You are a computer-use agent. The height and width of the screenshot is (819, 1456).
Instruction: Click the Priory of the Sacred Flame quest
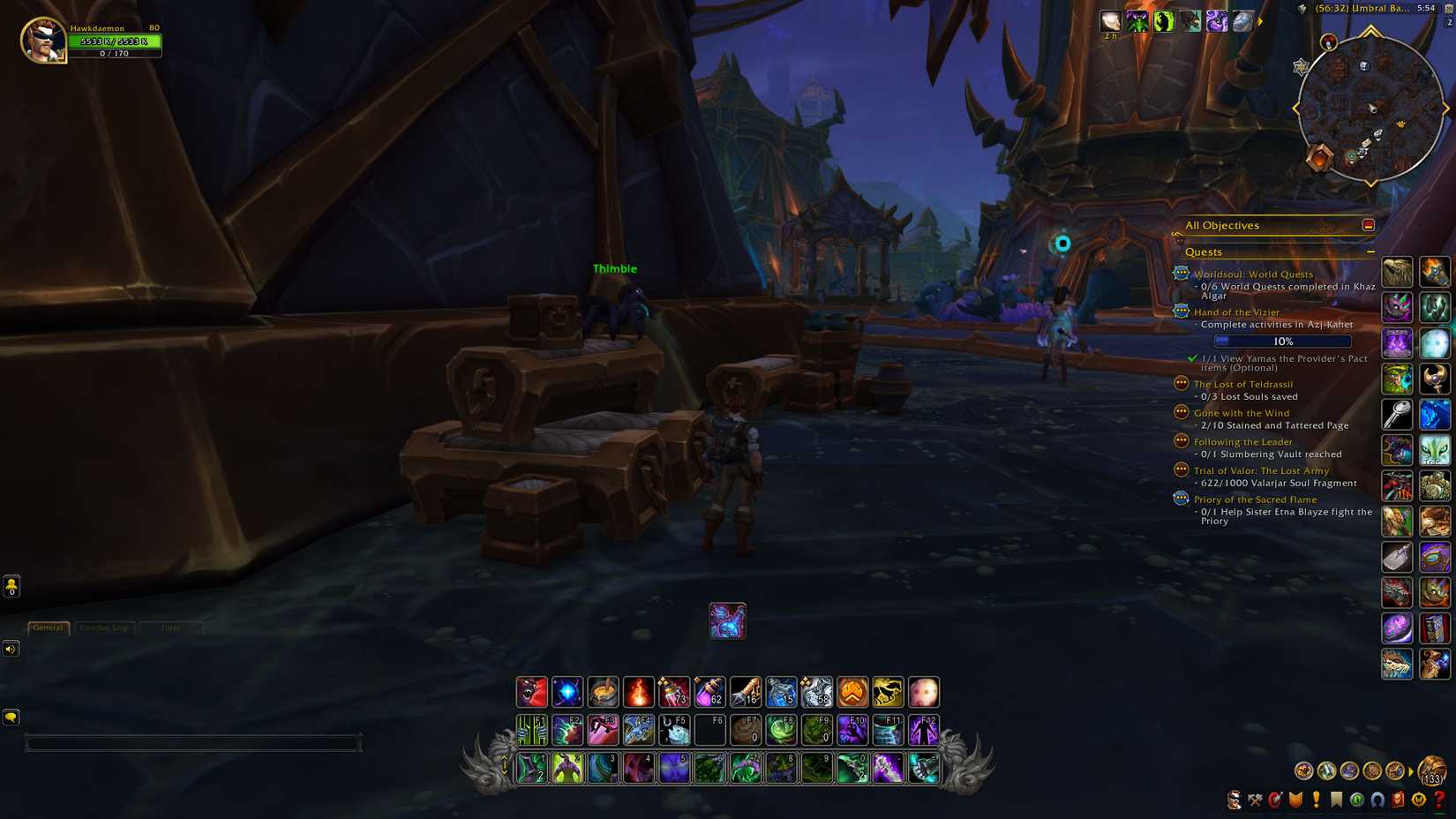coord(1255,500)
